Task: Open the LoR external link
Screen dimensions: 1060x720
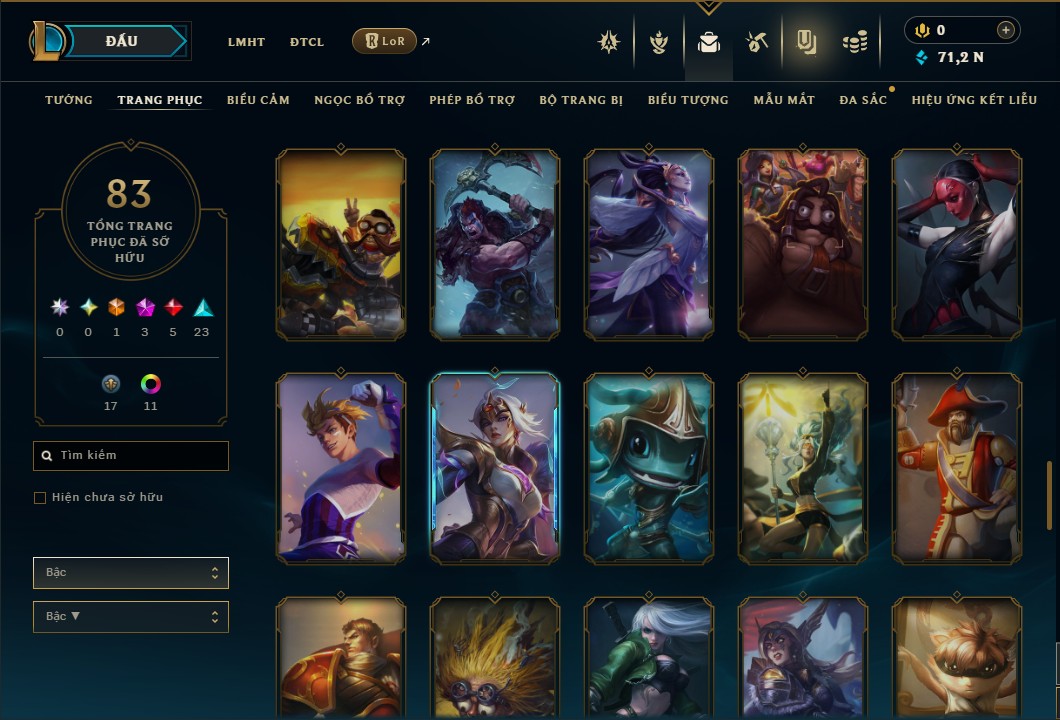Action: coord(385,42)
